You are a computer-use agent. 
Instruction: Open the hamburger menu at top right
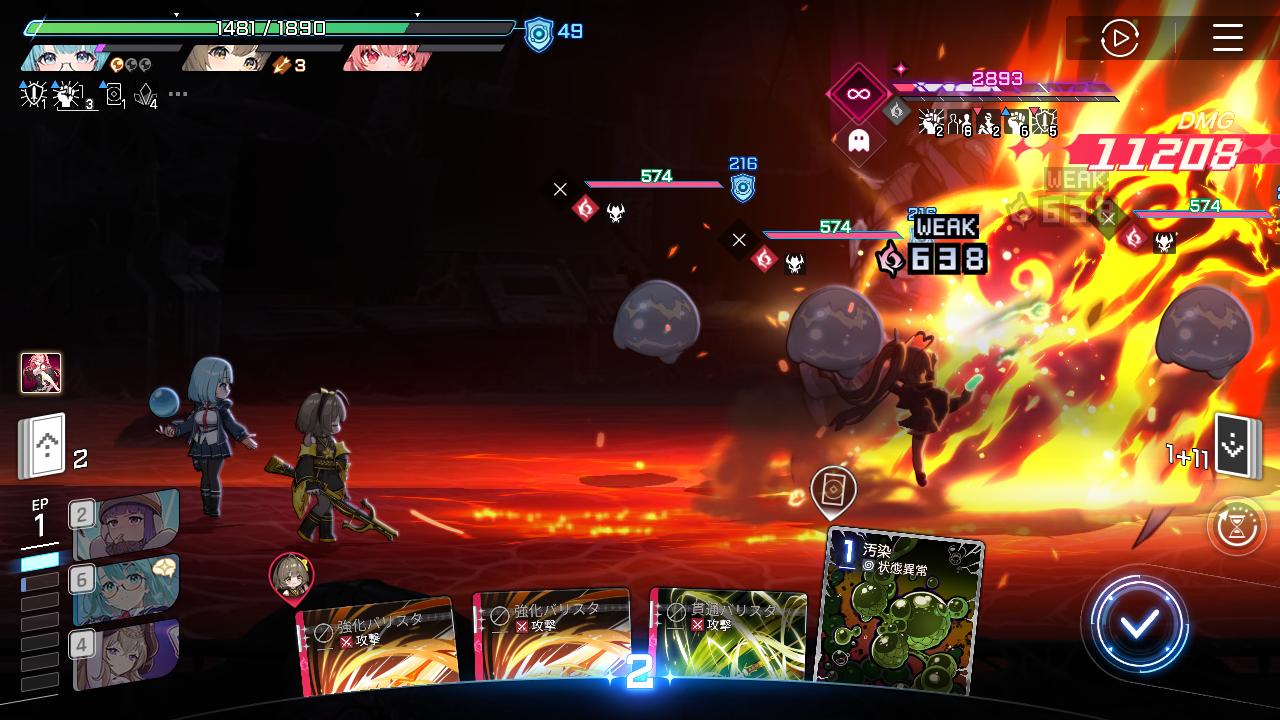pos(1228,40)
